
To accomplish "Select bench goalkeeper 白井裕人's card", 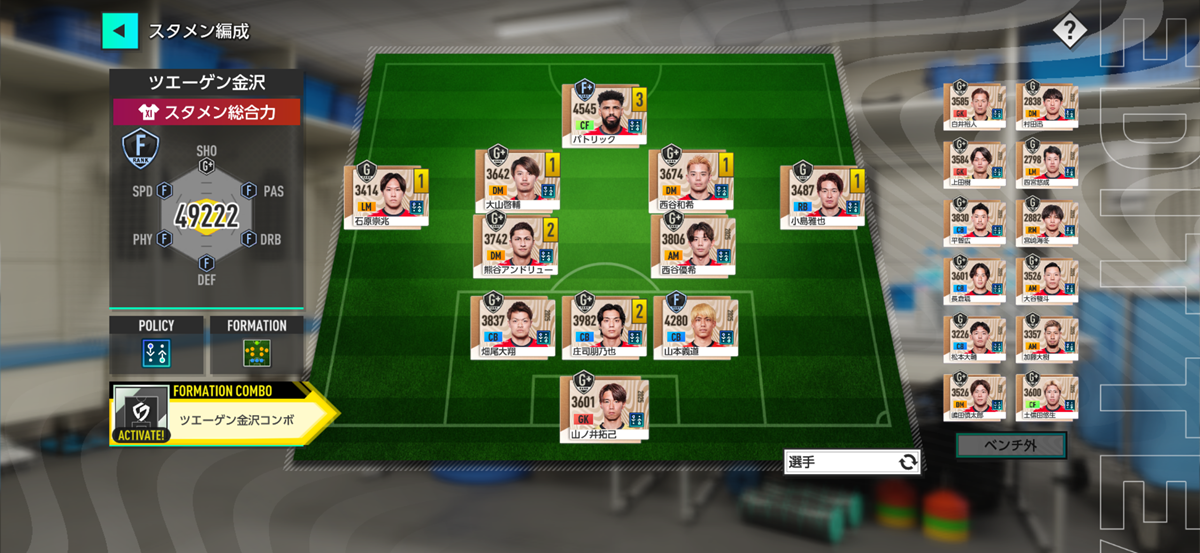I will (974, 107).
